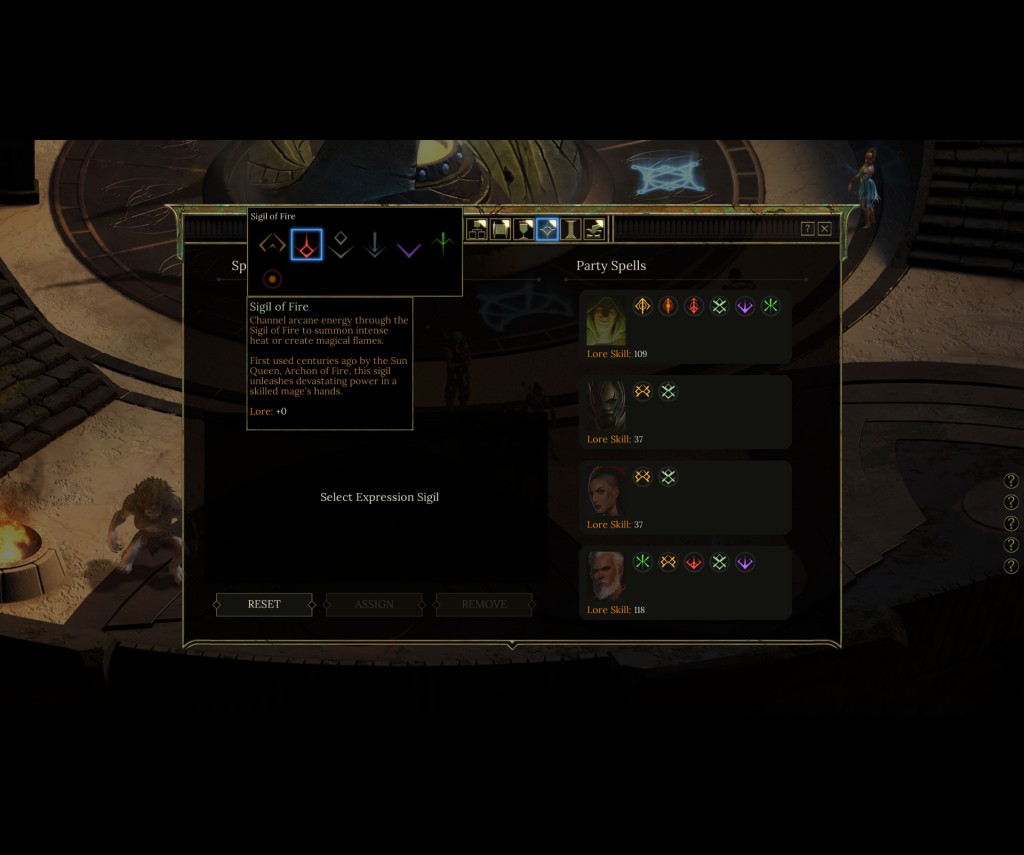The width and height of the screenshot is (1024, 855).
Task: Switch to the goblet icon tab
Action: coord(523,230)
